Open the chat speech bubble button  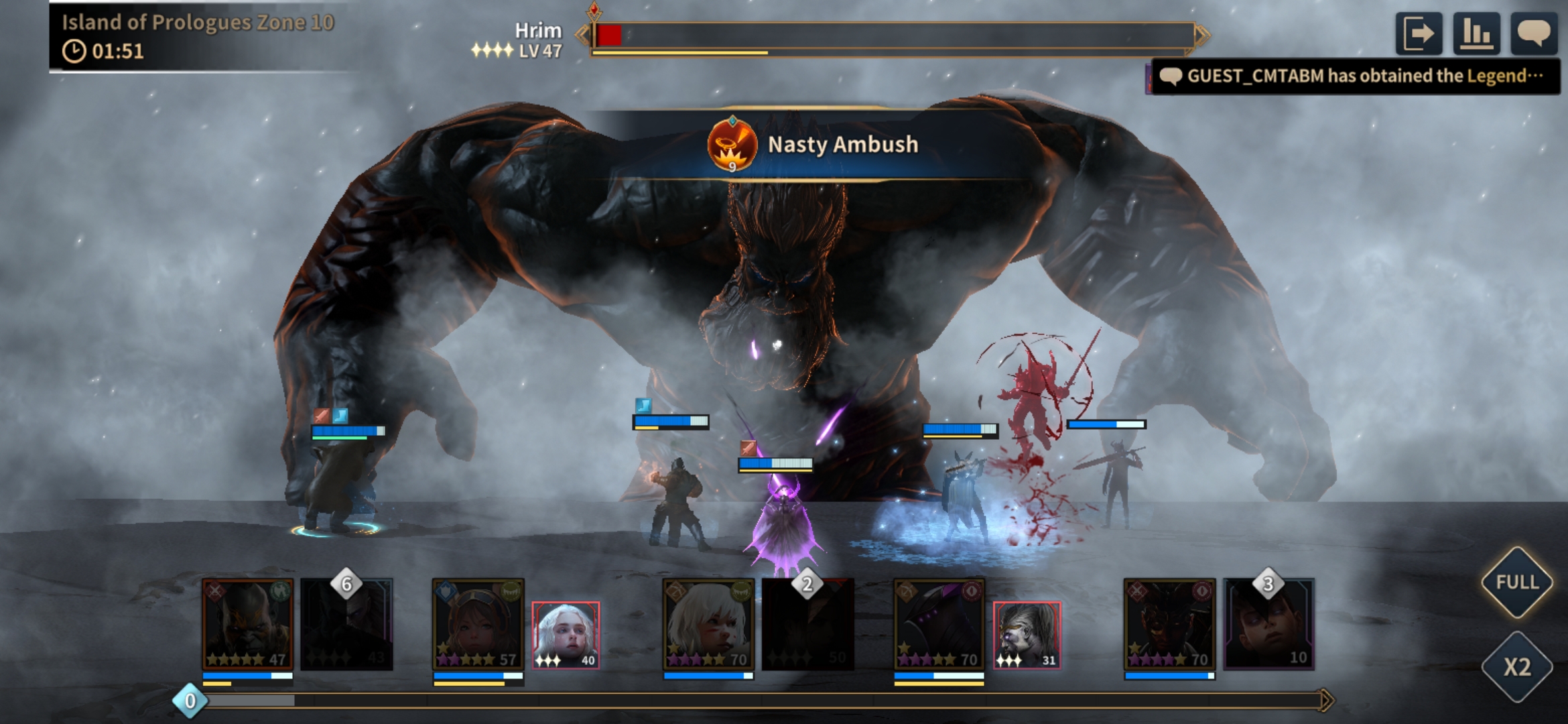click(x=1533, y=34)
